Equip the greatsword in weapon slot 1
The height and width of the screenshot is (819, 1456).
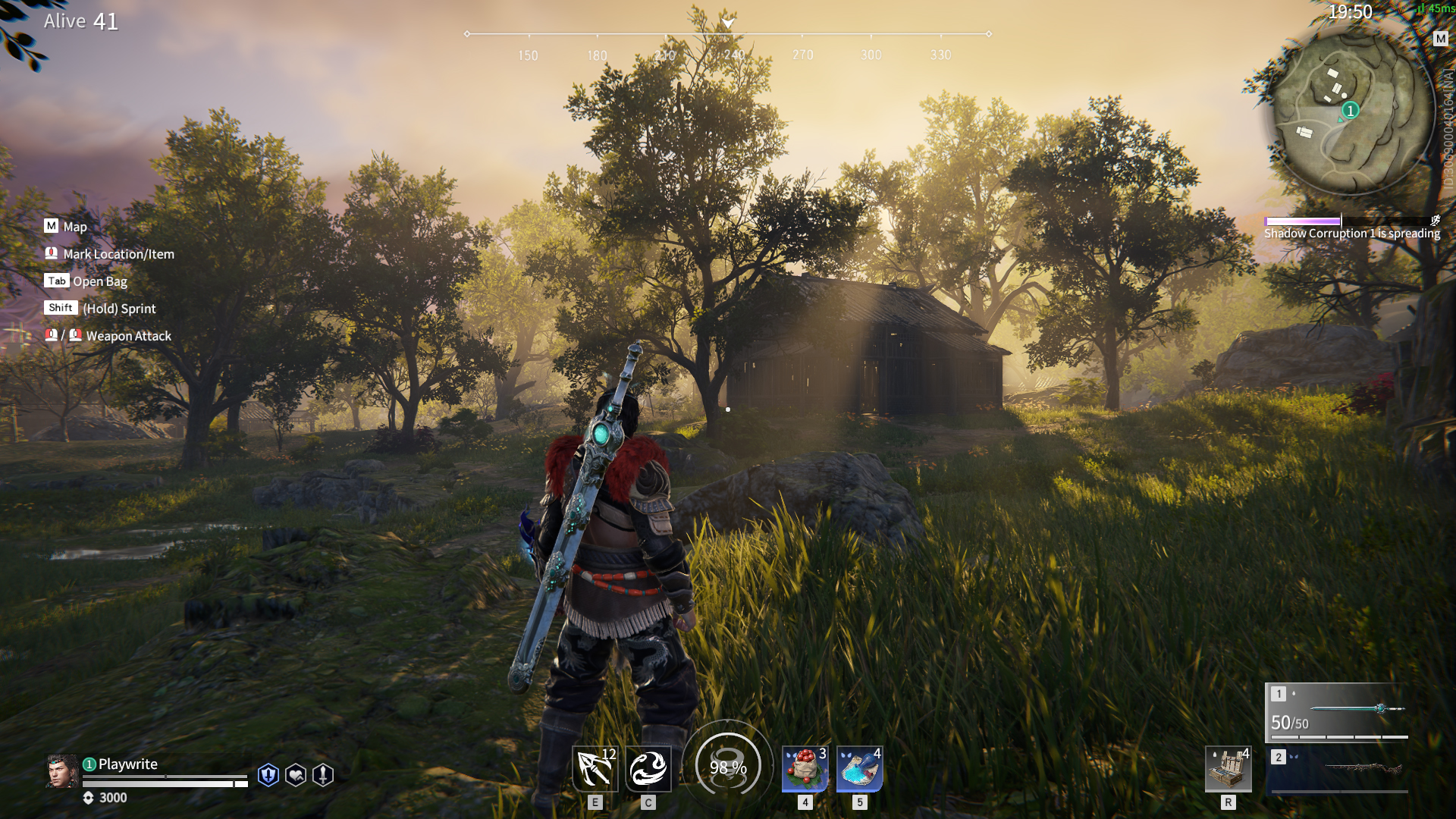pyautogui.click(x=1337, y=711)
